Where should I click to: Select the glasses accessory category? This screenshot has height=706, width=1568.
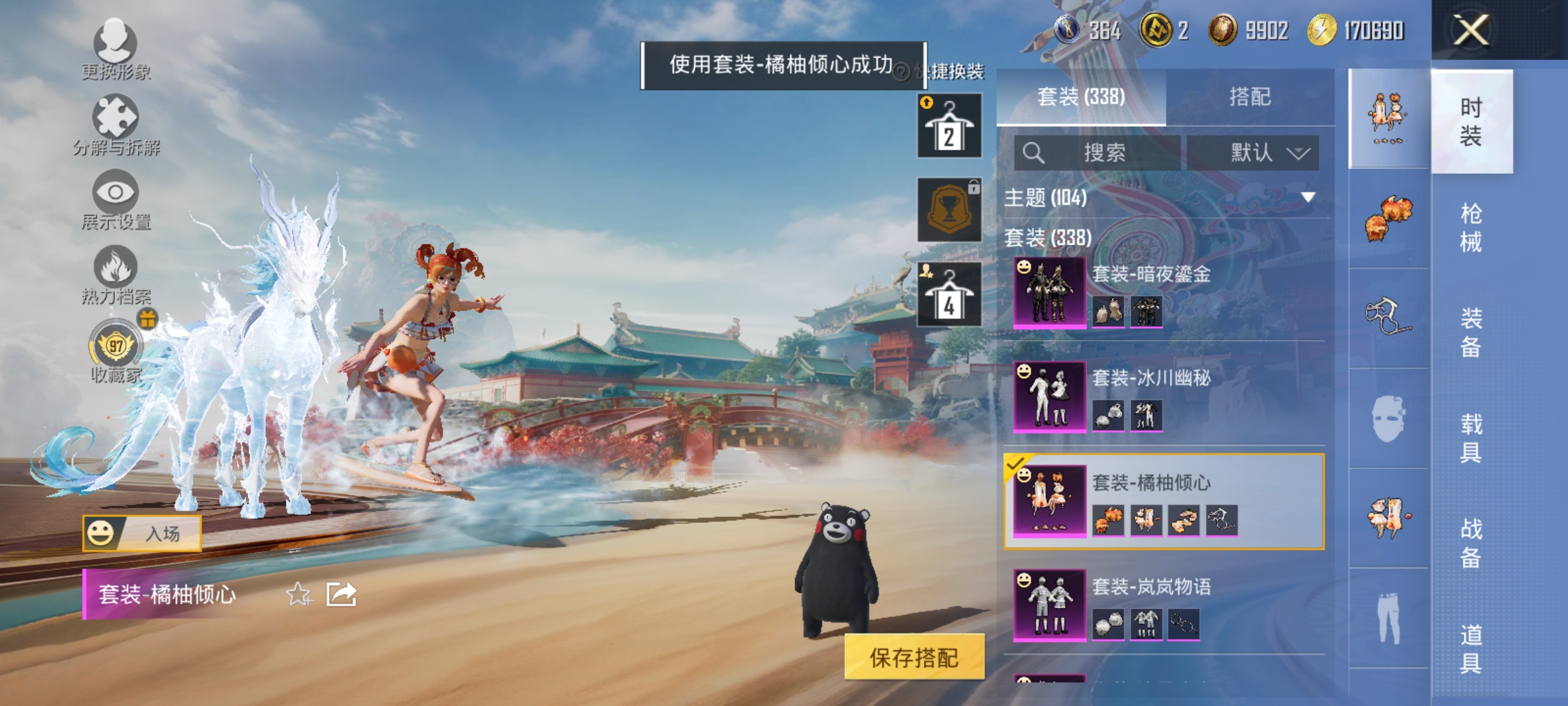coord(1388,314)
